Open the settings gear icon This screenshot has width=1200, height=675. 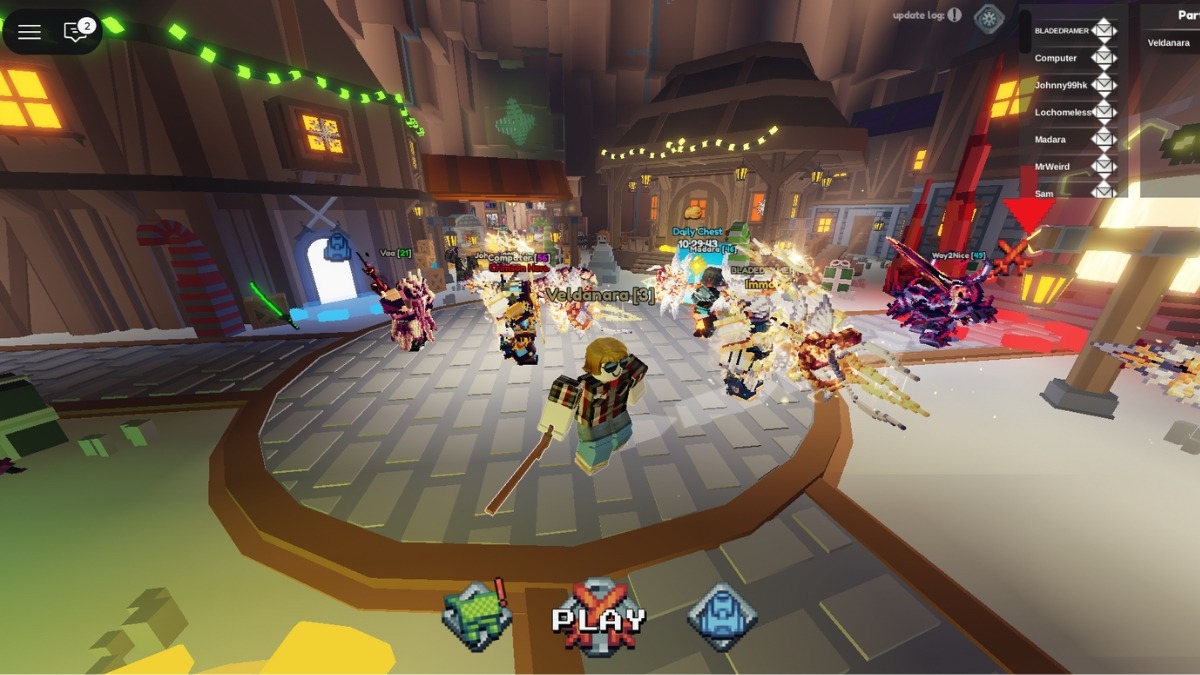(x=988, y=17)
